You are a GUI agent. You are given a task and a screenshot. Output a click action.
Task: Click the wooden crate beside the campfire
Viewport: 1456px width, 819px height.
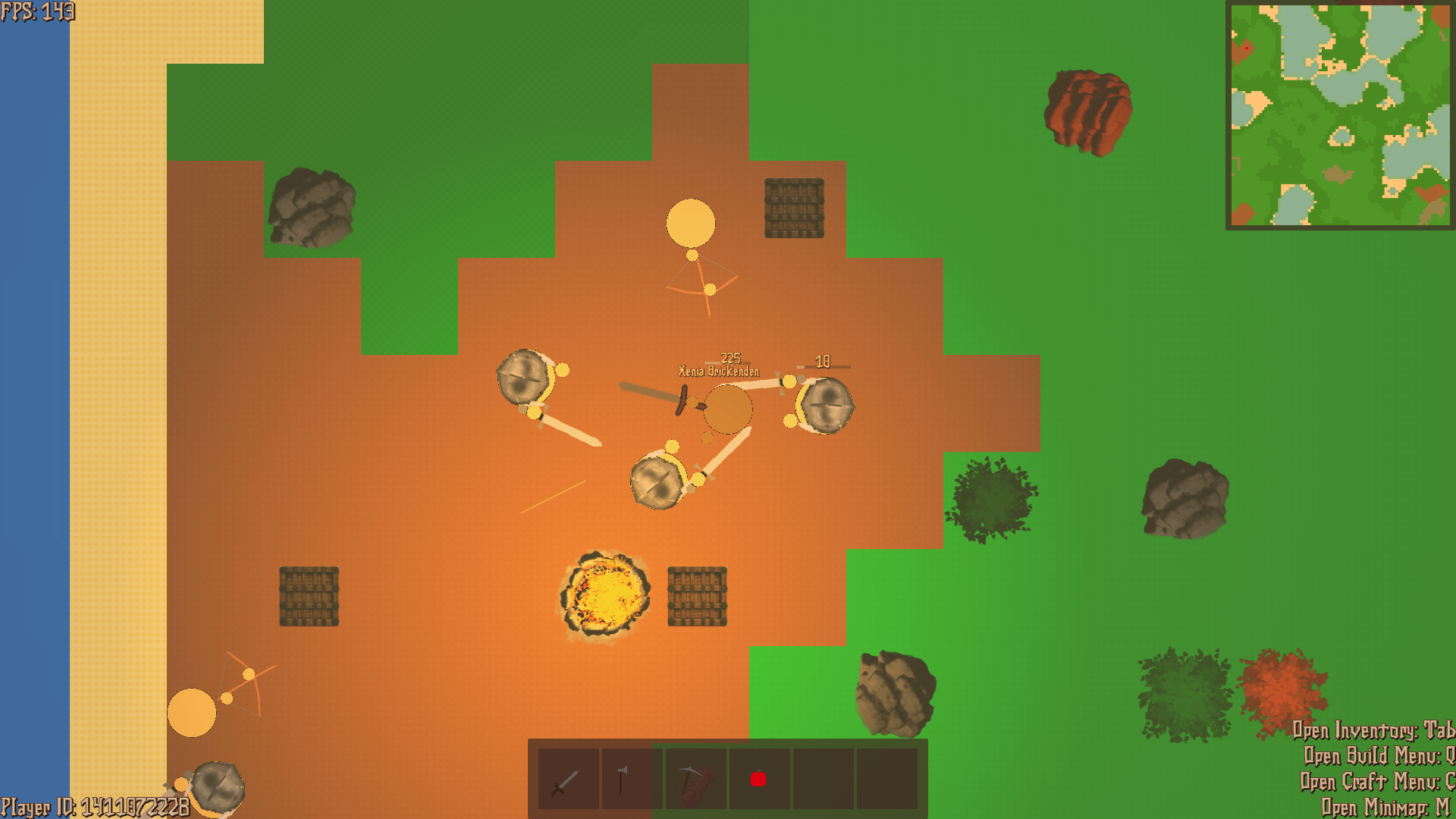[x=696, y=597]
